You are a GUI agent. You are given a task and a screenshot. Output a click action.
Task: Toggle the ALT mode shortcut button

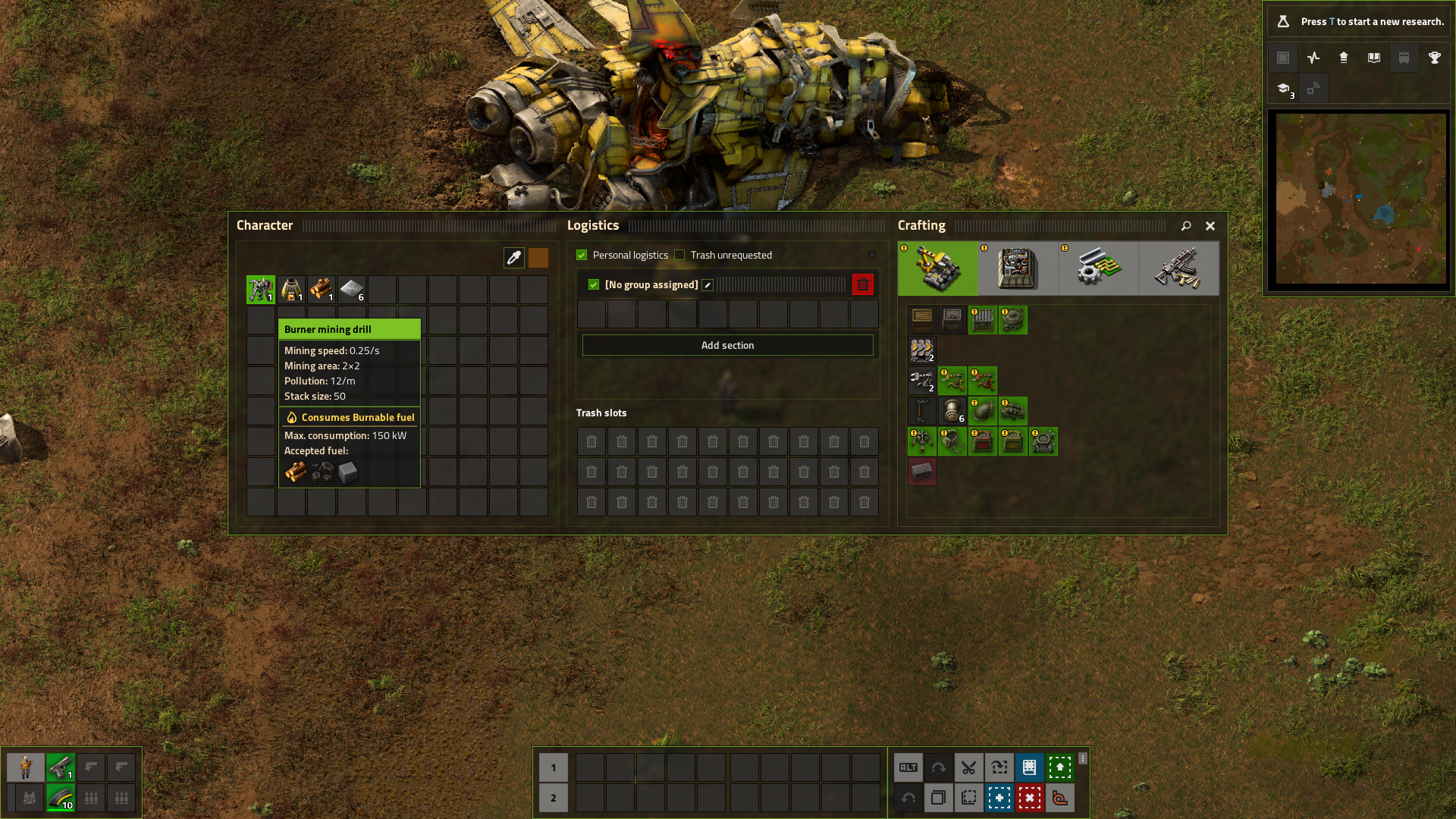(x=908, y=767)
